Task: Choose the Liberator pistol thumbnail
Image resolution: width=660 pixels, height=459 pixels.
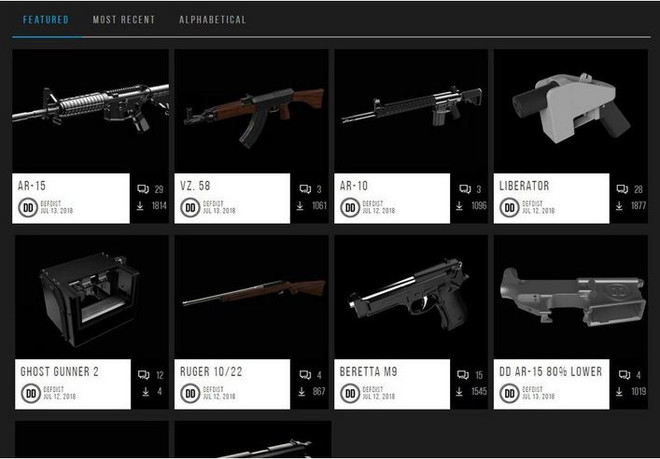Action: point(571,112)
